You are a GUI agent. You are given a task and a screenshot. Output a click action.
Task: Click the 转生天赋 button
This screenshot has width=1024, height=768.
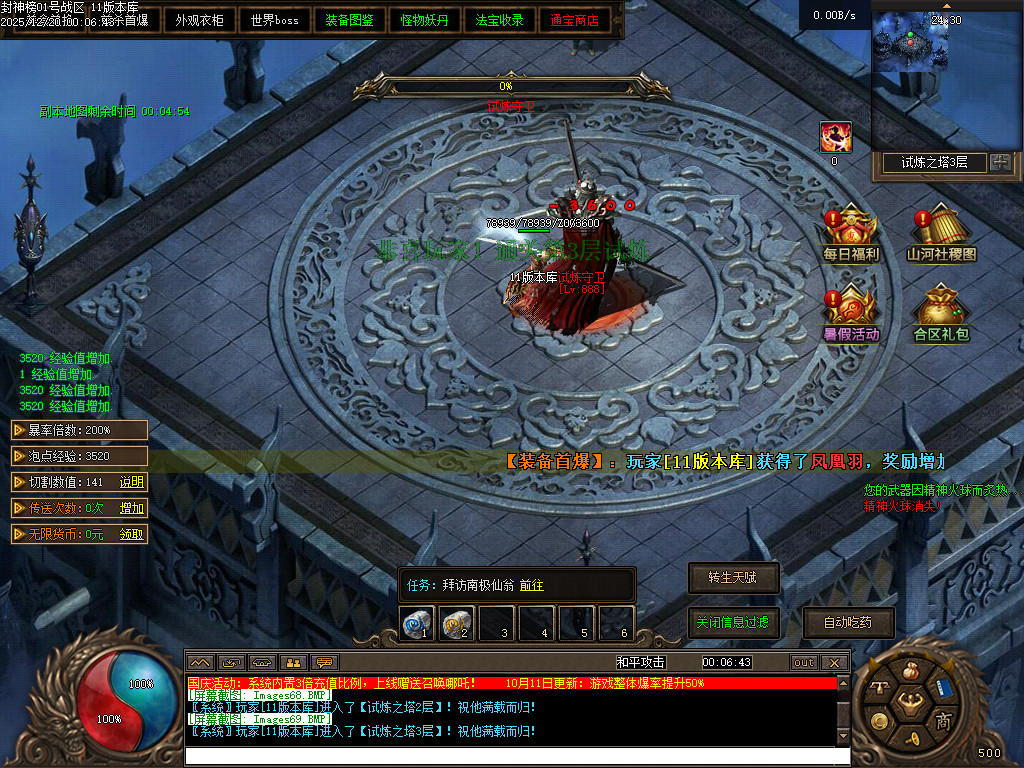[733, 577]
